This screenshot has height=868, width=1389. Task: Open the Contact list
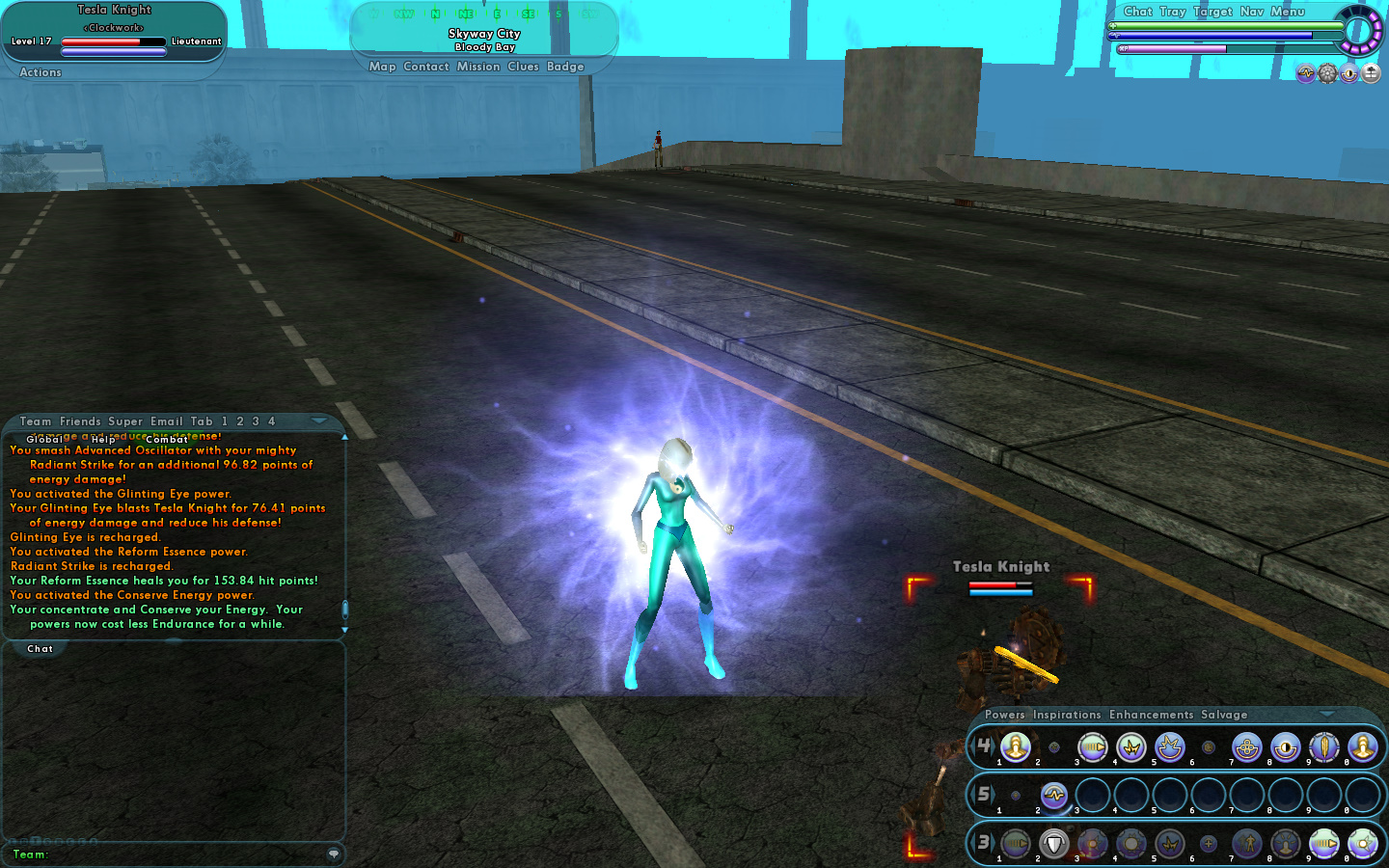[426, 67]
